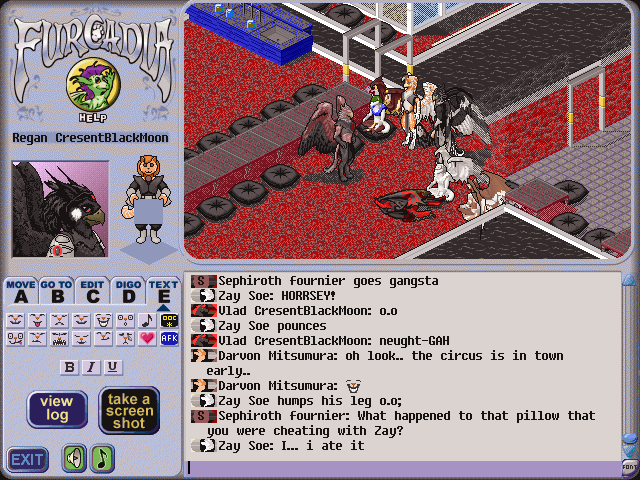The height and width of the screenshot is (480, 640).
Task: Select the EDIT C tab
Action: (92, 290)
